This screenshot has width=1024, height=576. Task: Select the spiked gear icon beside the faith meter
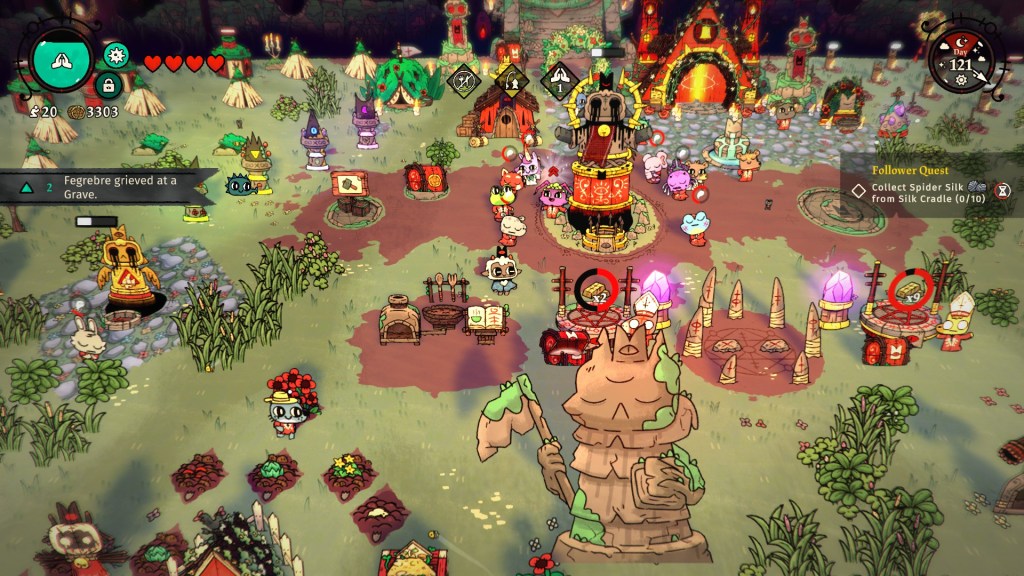[x=115, y=54]
